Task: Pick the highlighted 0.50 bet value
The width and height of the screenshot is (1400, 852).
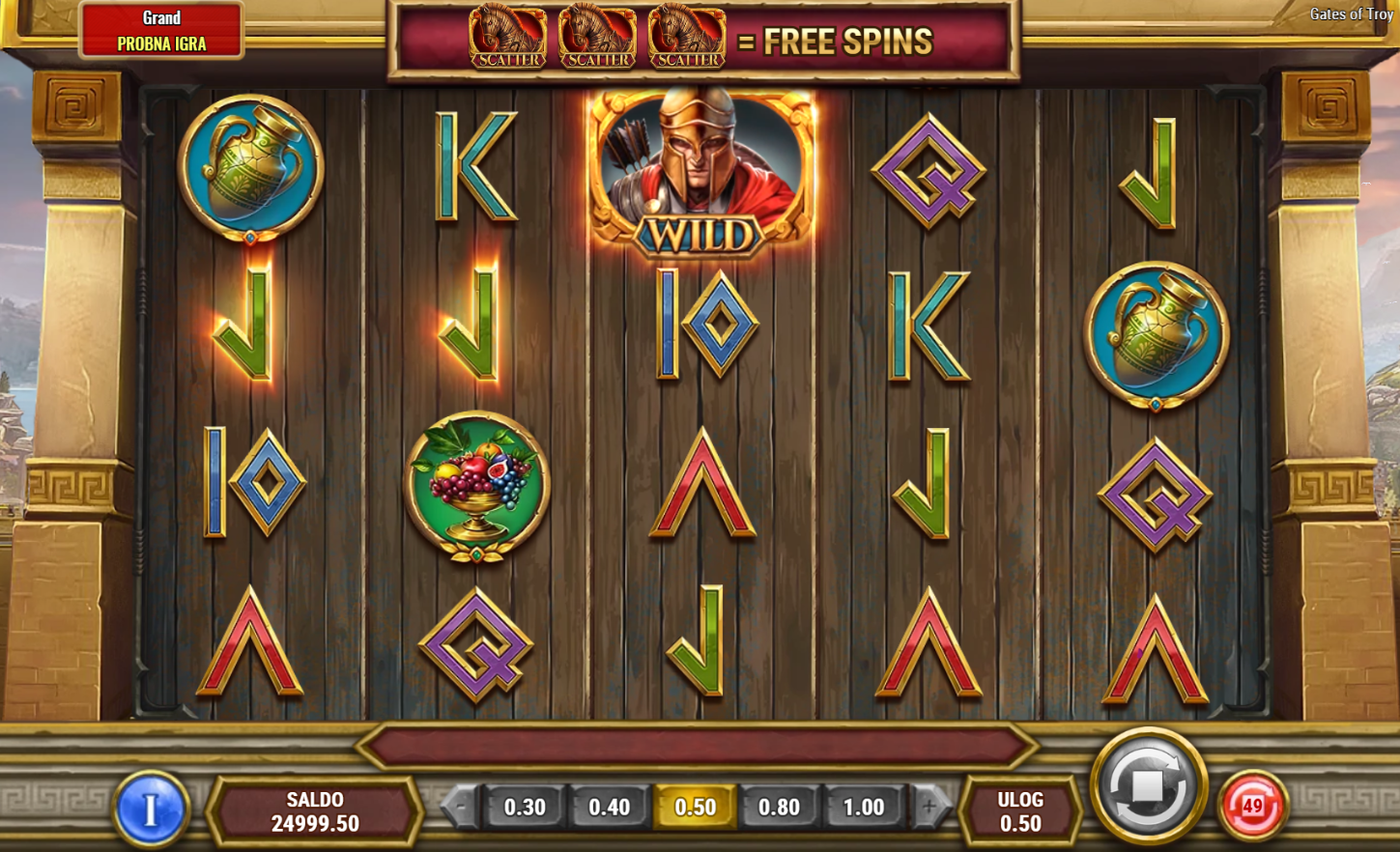Action: (695, 807)
